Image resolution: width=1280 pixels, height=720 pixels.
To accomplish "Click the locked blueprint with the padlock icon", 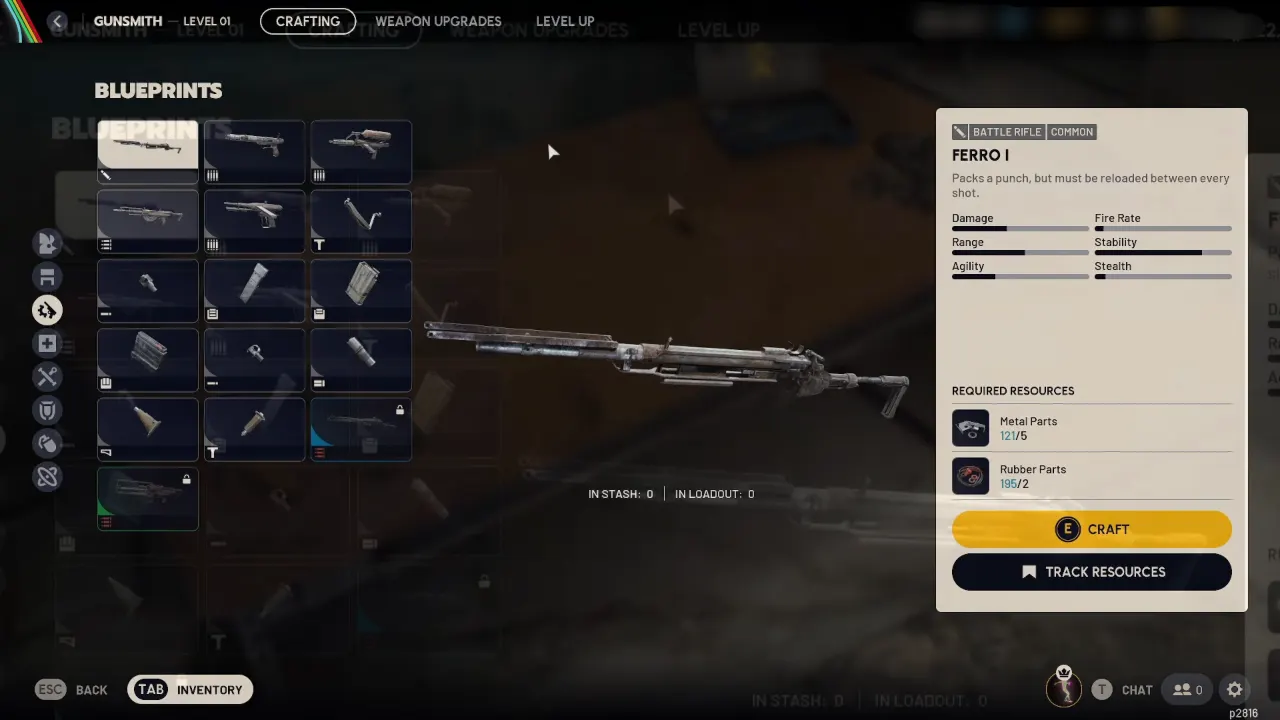I will pyautogui.click(x=360, y=429).
